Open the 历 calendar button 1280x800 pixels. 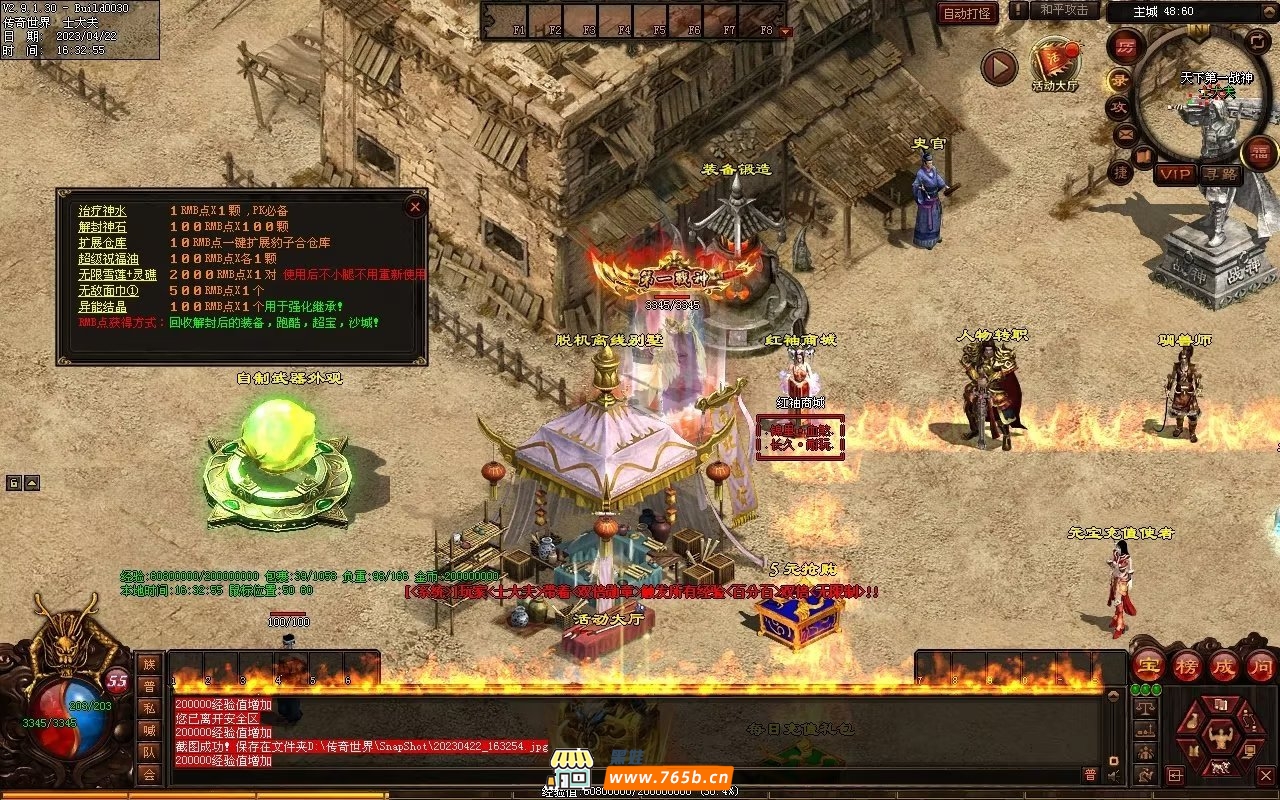(x=1125, y=47)
